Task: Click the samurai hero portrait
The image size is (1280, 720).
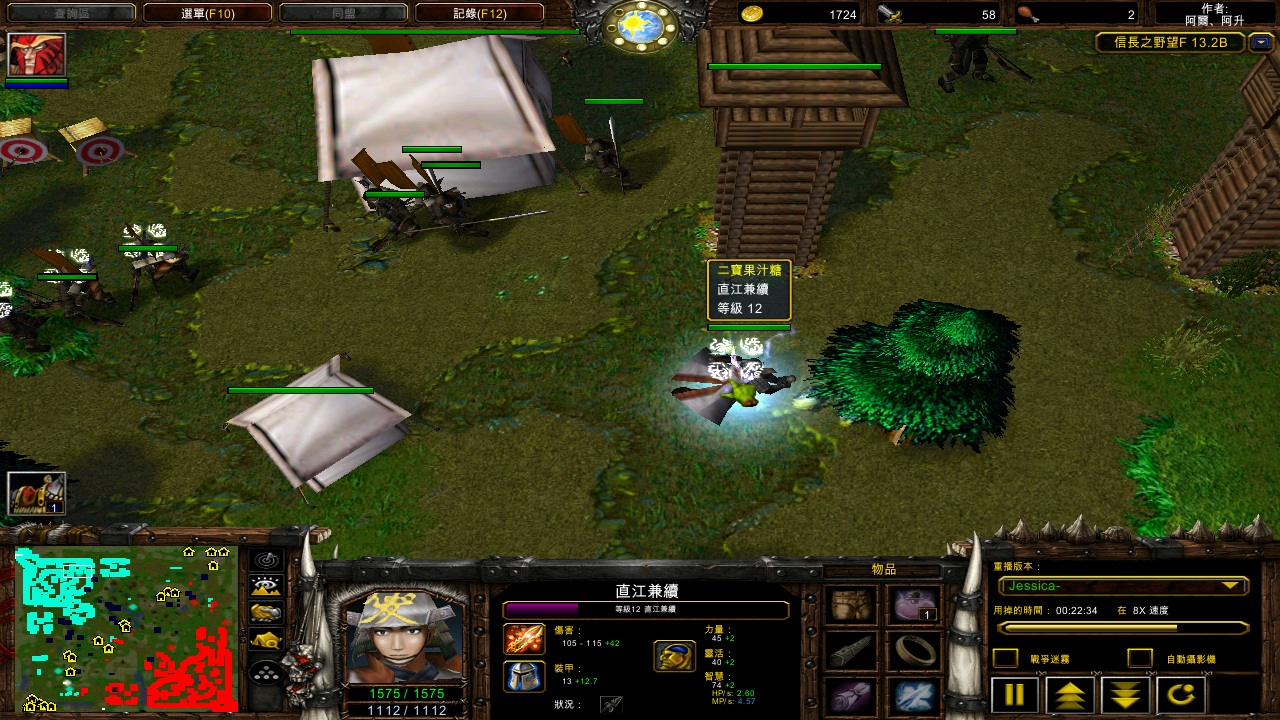Action: [404, 634]
